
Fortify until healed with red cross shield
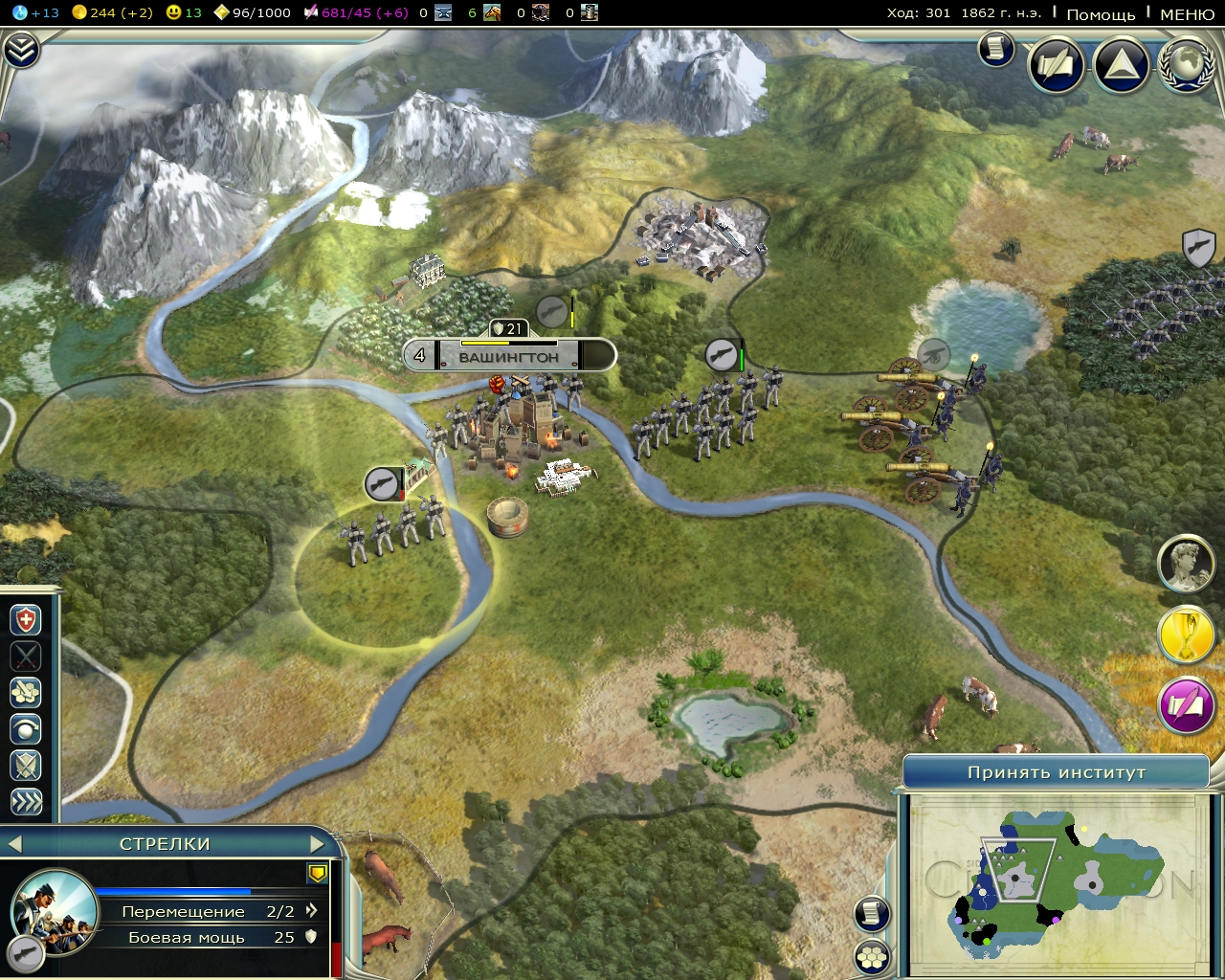(x=26, y=620)
